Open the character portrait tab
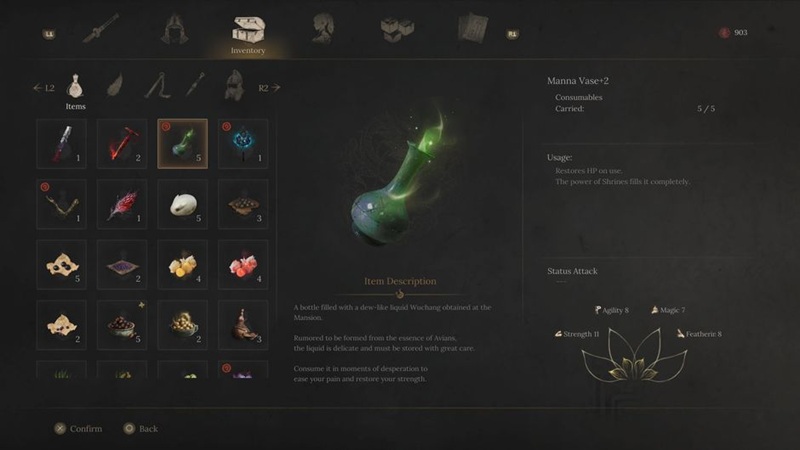The height and width of the screenshot is (450, 800). (322, 30)
